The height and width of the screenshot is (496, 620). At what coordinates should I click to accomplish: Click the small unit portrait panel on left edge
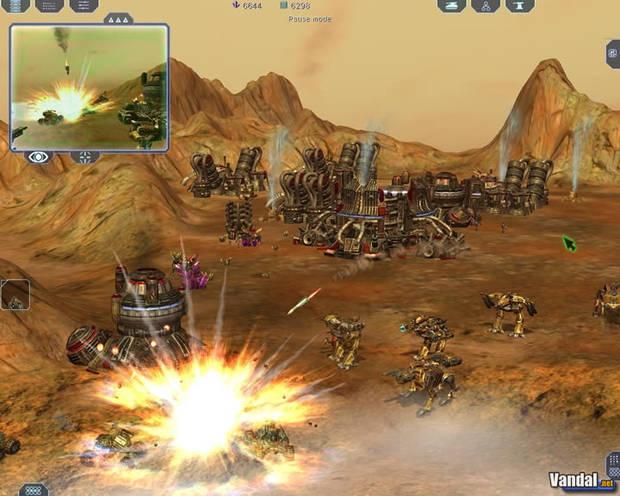point(14,296)
